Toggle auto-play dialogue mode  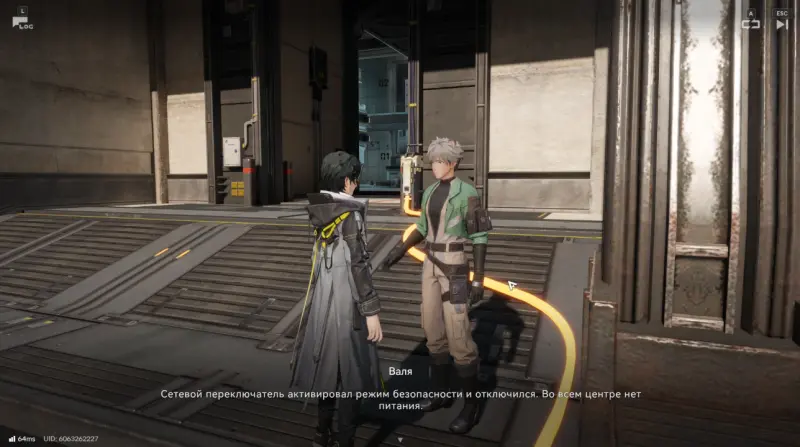pyautogui.click(x=750, y=23)
